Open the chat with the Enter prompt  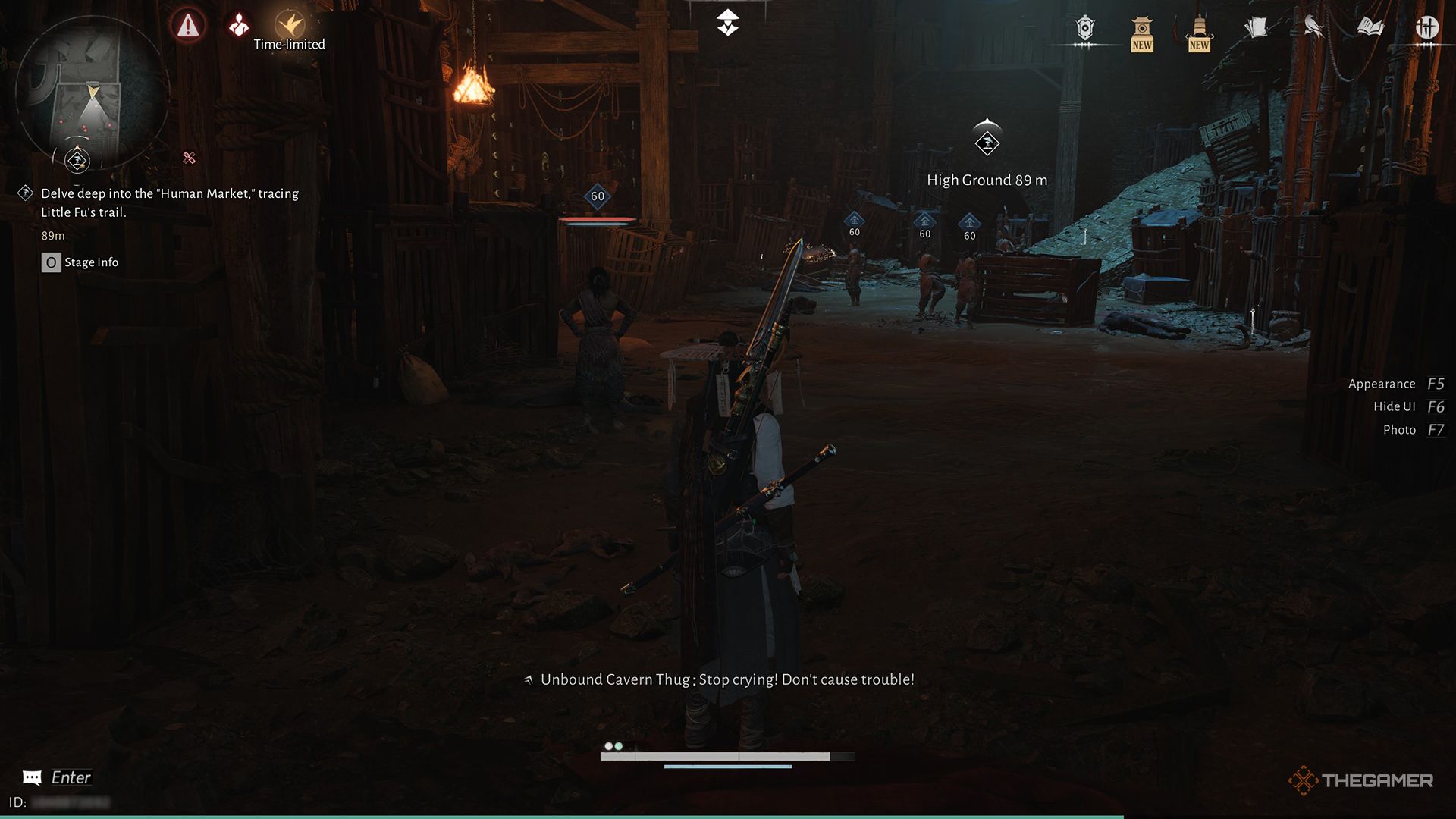[58, 777]
